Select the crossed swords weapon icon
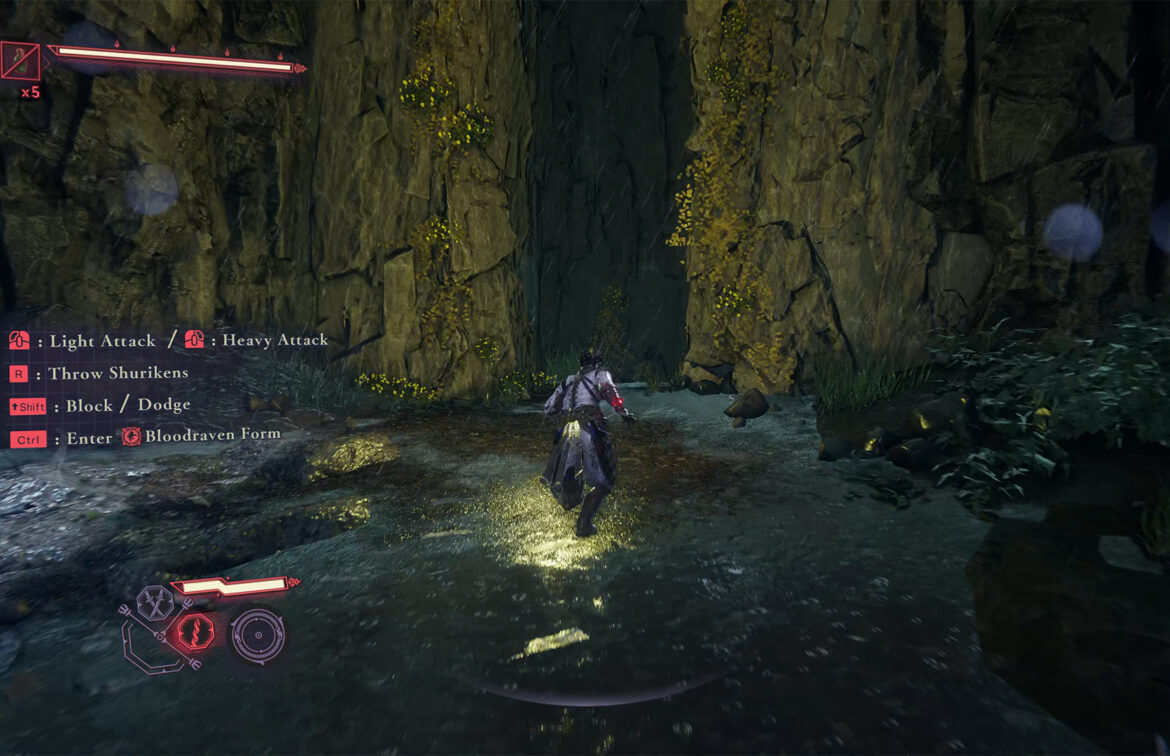 156,602
